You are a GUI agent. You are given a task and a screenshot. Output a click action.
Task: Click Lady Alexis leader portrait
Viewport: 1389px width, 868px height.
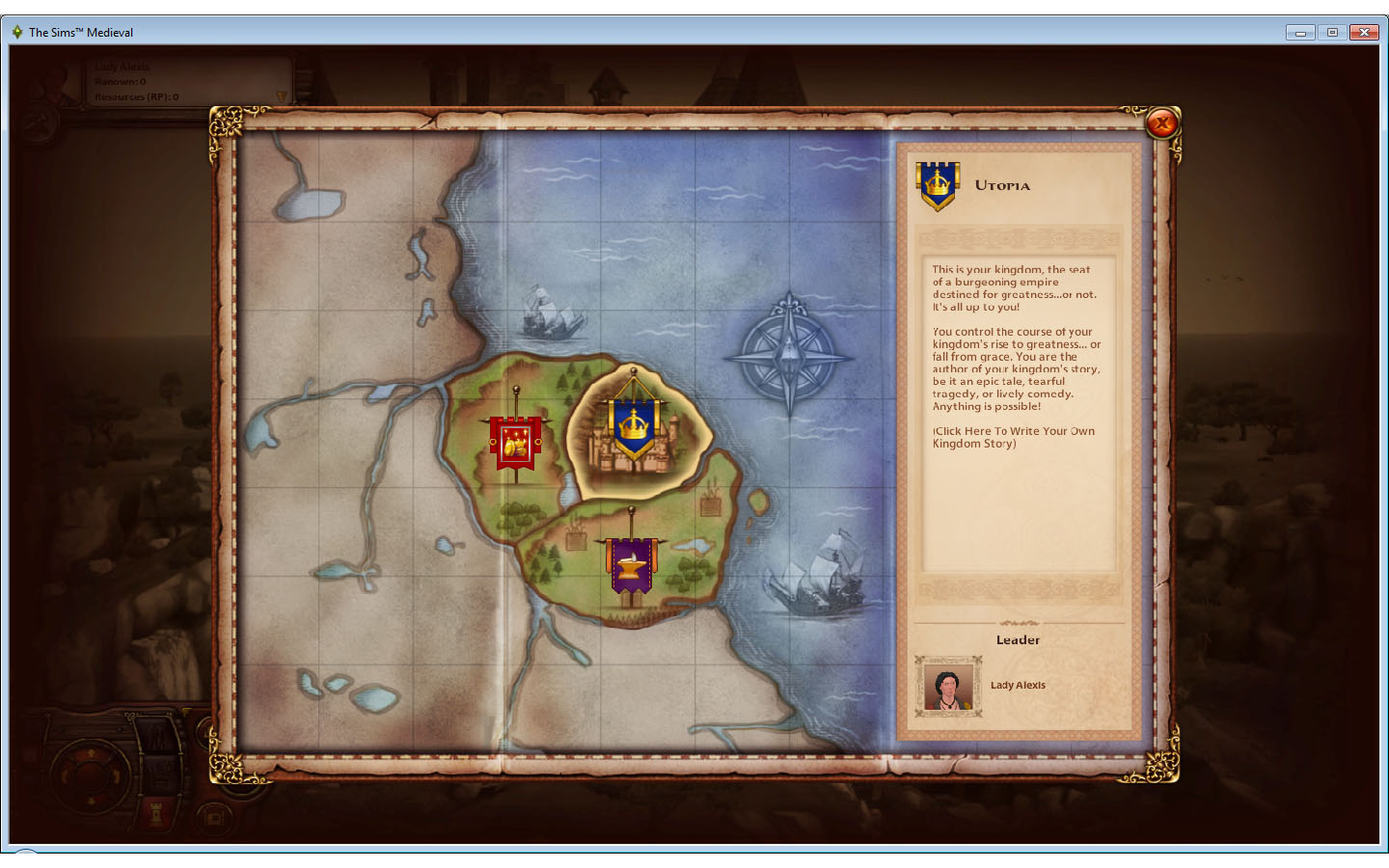click(948, 687)
